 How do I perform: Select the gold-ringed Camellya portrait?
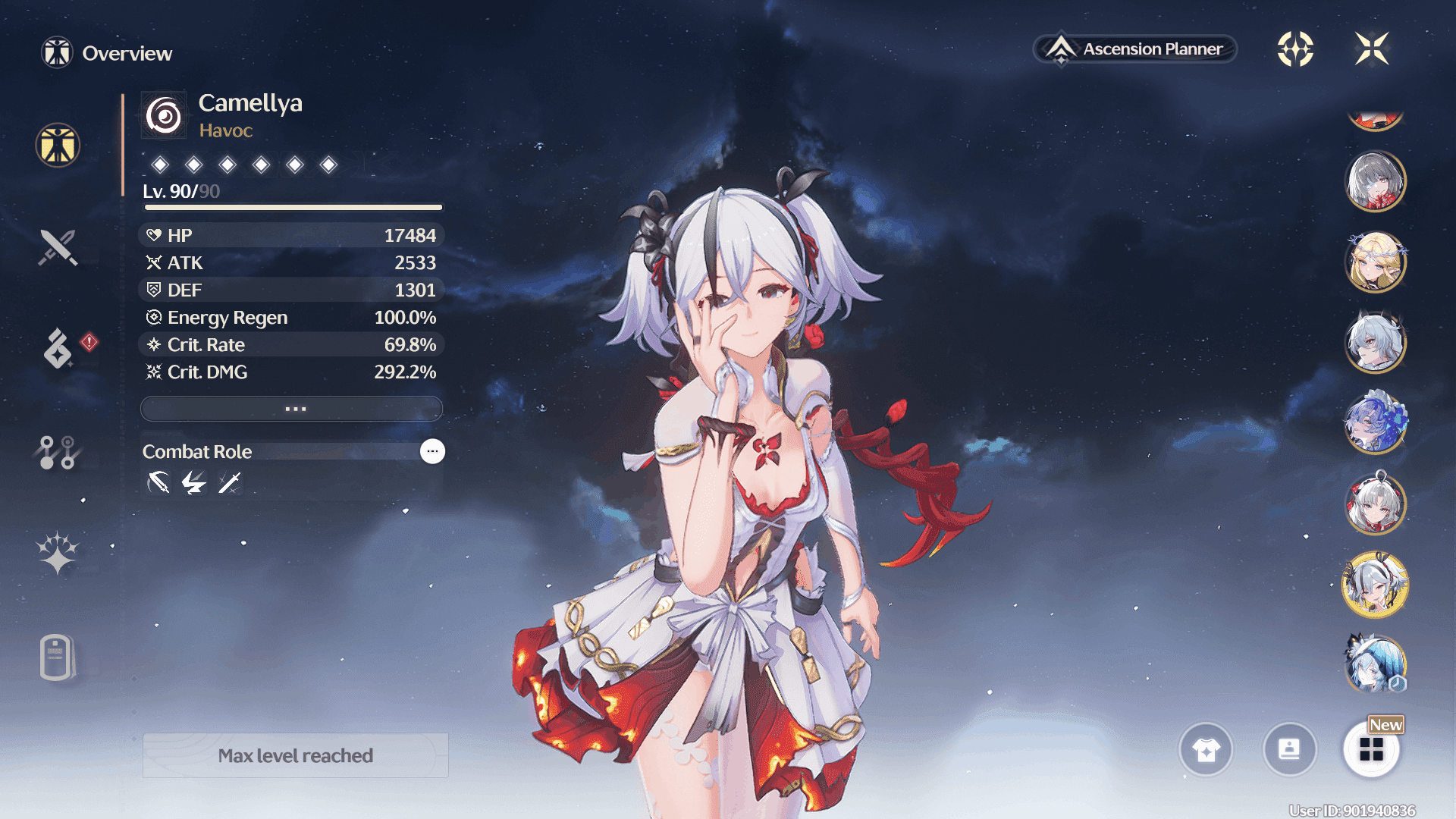tap(1375, 584)
